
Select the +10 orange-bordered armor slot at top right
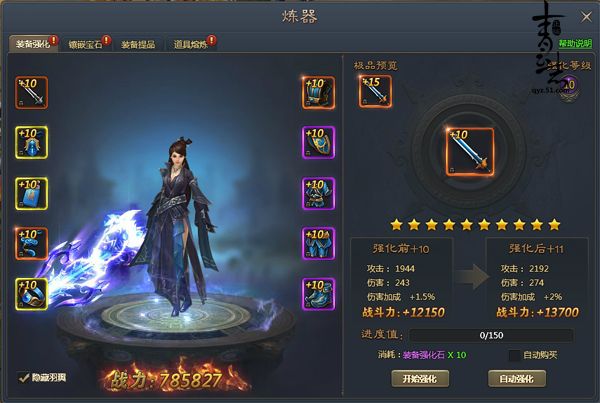(x=318, y=92)
